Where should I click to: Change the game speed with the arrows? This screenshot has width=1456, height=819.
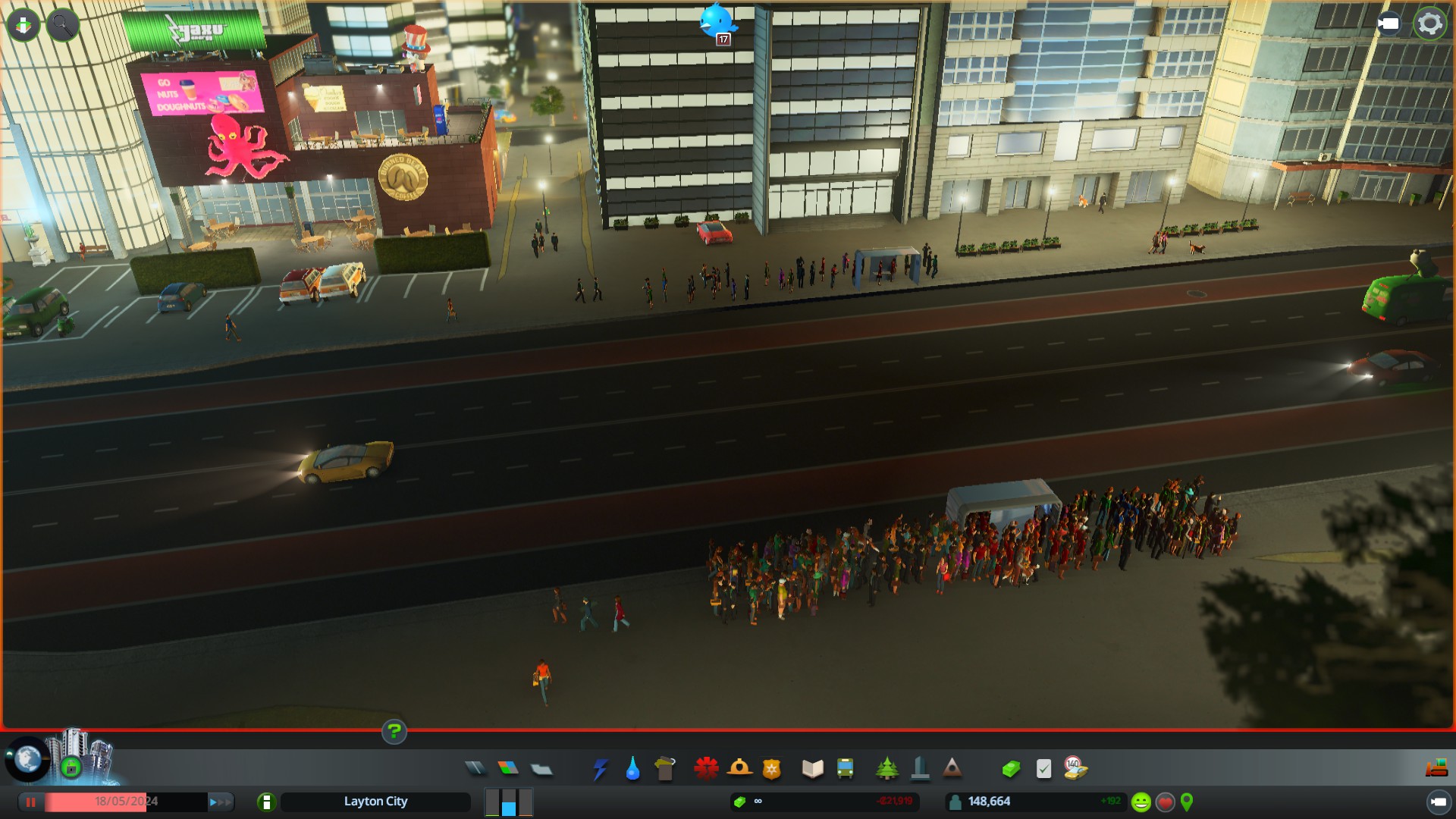click(221, 802)
